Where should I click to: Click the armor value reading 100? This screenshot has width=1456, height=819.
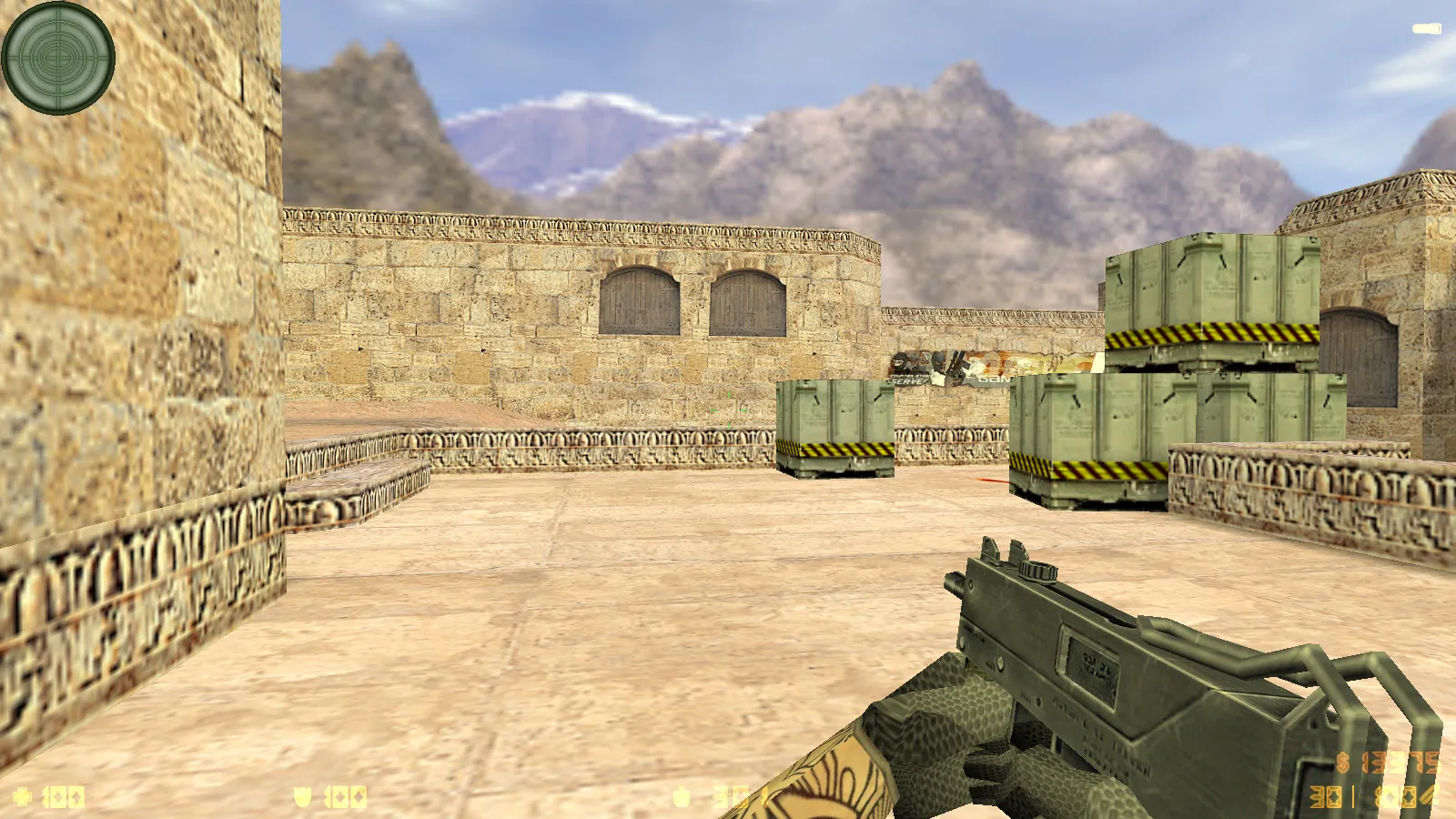point(344,795)
